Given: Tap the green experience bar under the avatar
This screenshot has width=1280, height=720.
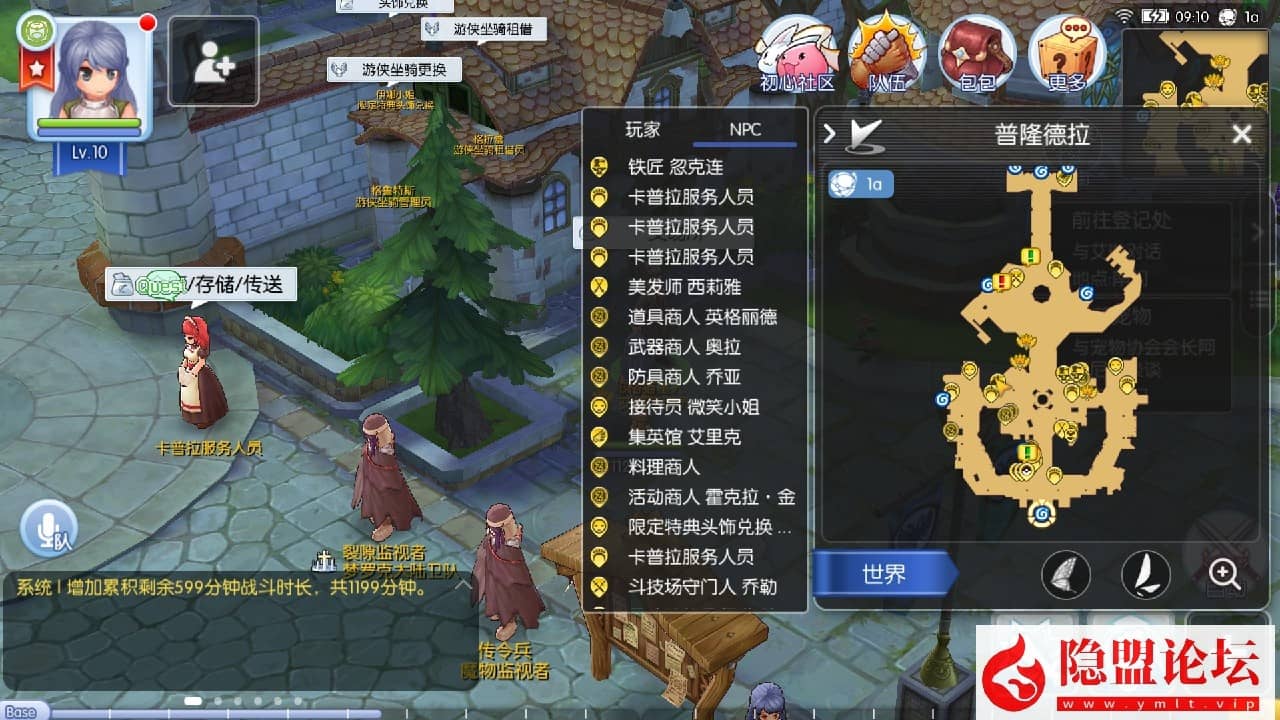Looking at the screenshot, I should (x=90, y=122).
